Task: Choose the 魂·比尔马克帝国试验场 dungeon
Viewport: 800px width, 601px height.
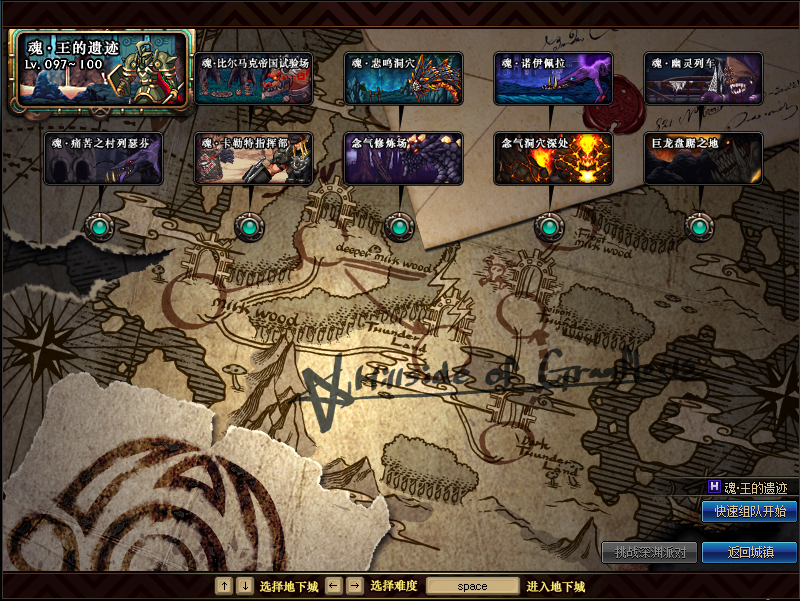Action: [253, 78]
